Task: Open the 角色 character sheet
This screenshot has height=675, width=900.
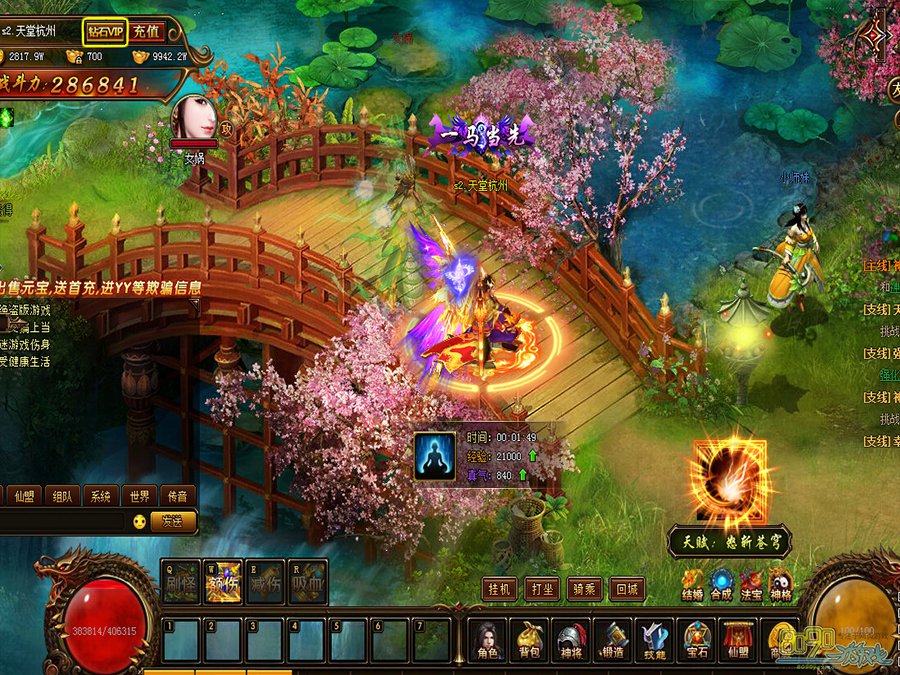Action: (x=487, y=640)
